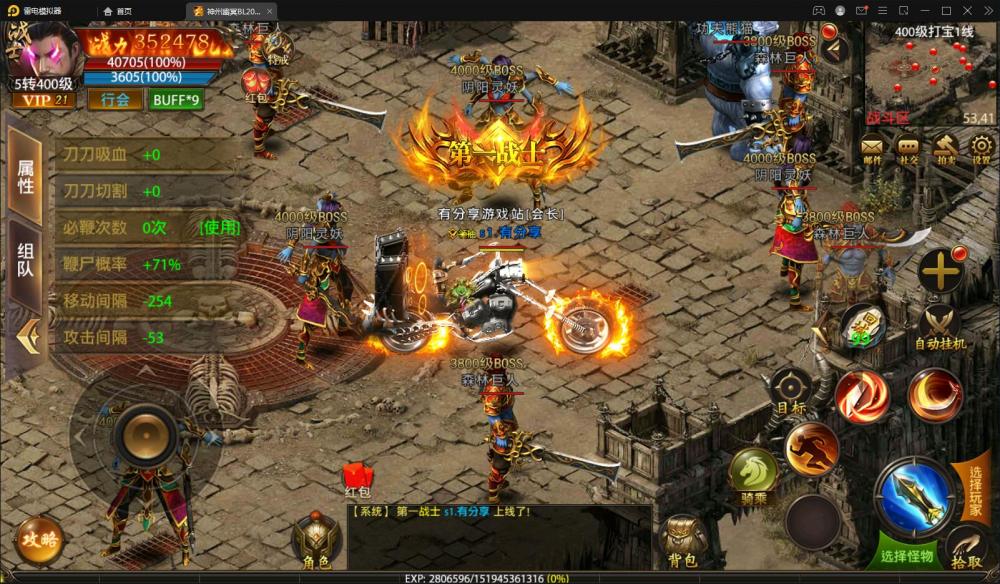Screen dimensions: 1000x584
Task: Choose 选择怪物 monster targeting
Action: click(x=906, y=556)
